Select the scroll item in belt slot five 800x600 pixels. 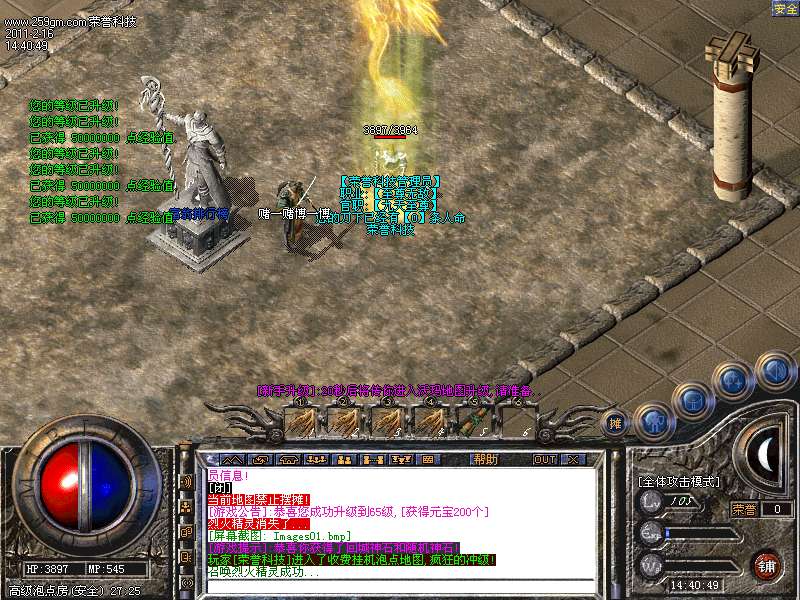pyautogui.click(x=472, y=419)
